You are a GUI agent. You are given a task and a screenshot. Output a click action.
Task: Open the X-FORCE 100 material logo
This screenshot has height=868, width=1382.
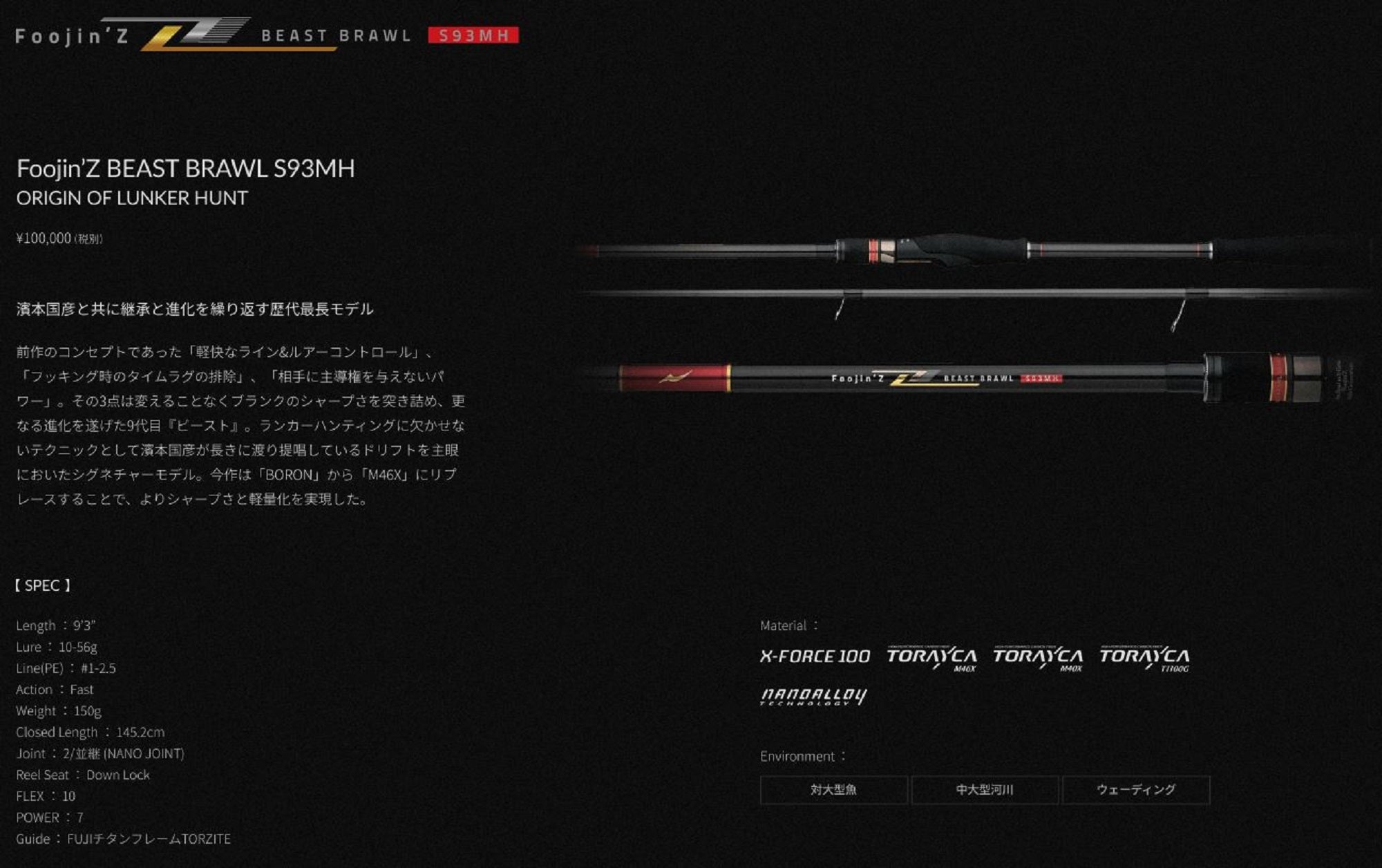point(815,657)
